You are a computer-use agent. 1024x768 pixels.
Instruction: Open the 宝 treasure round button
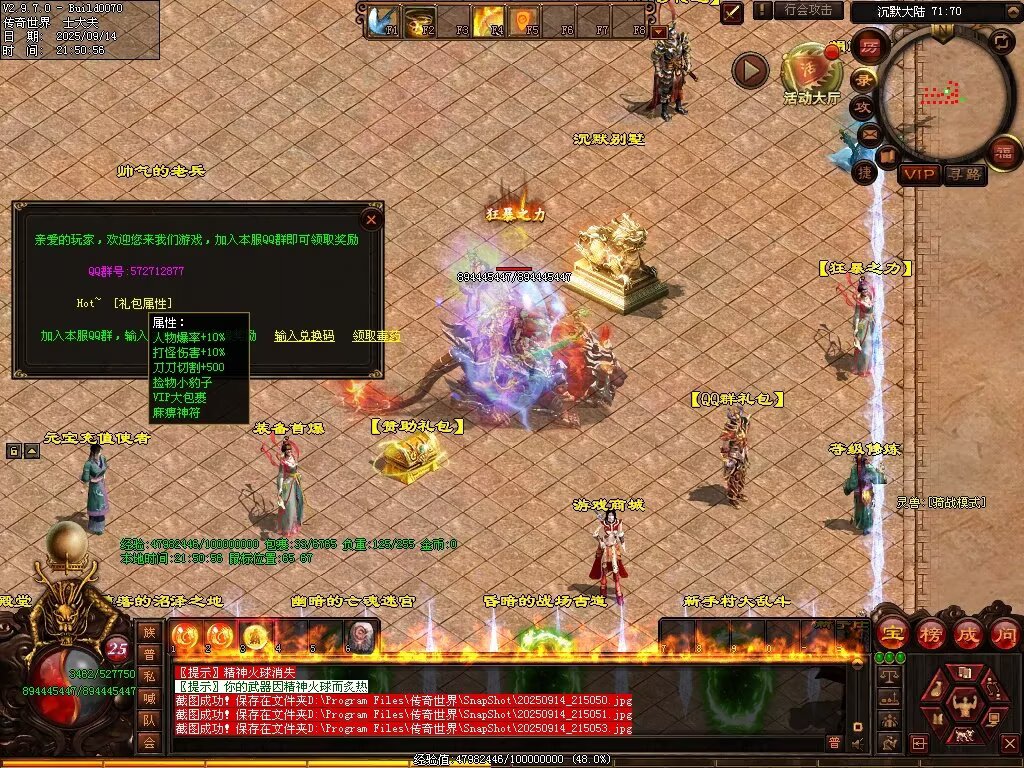(x=892, y=633)
